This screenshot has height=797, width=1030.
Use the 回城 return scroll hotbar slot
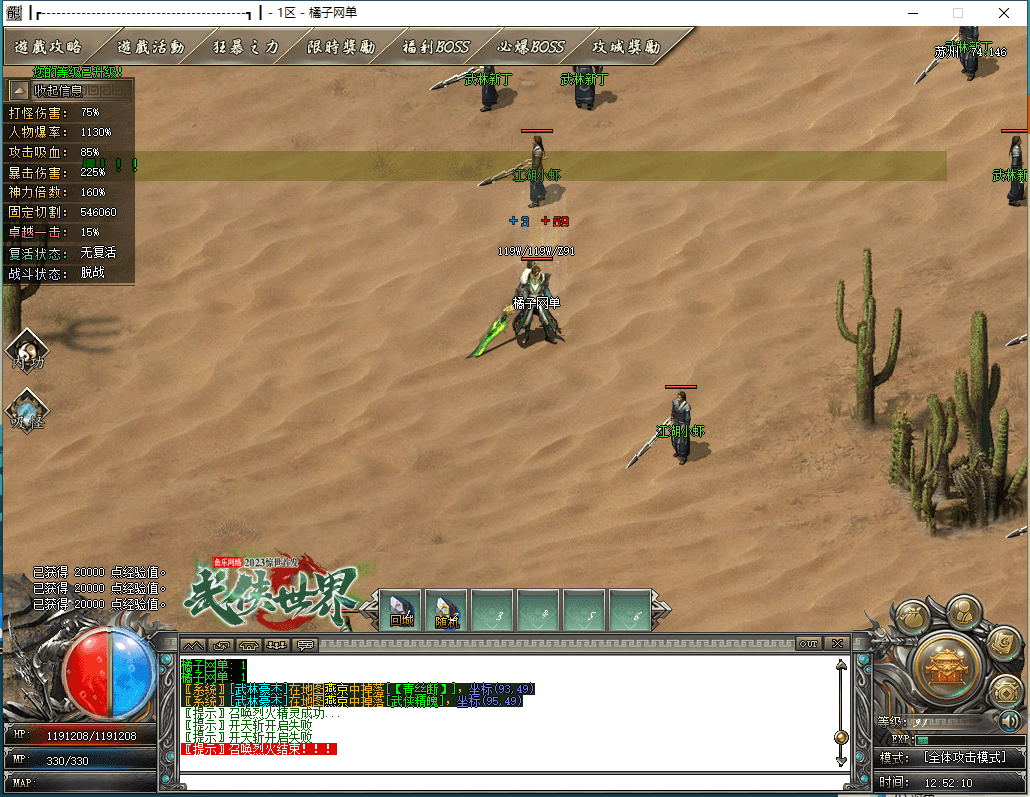tap(401, 610)
